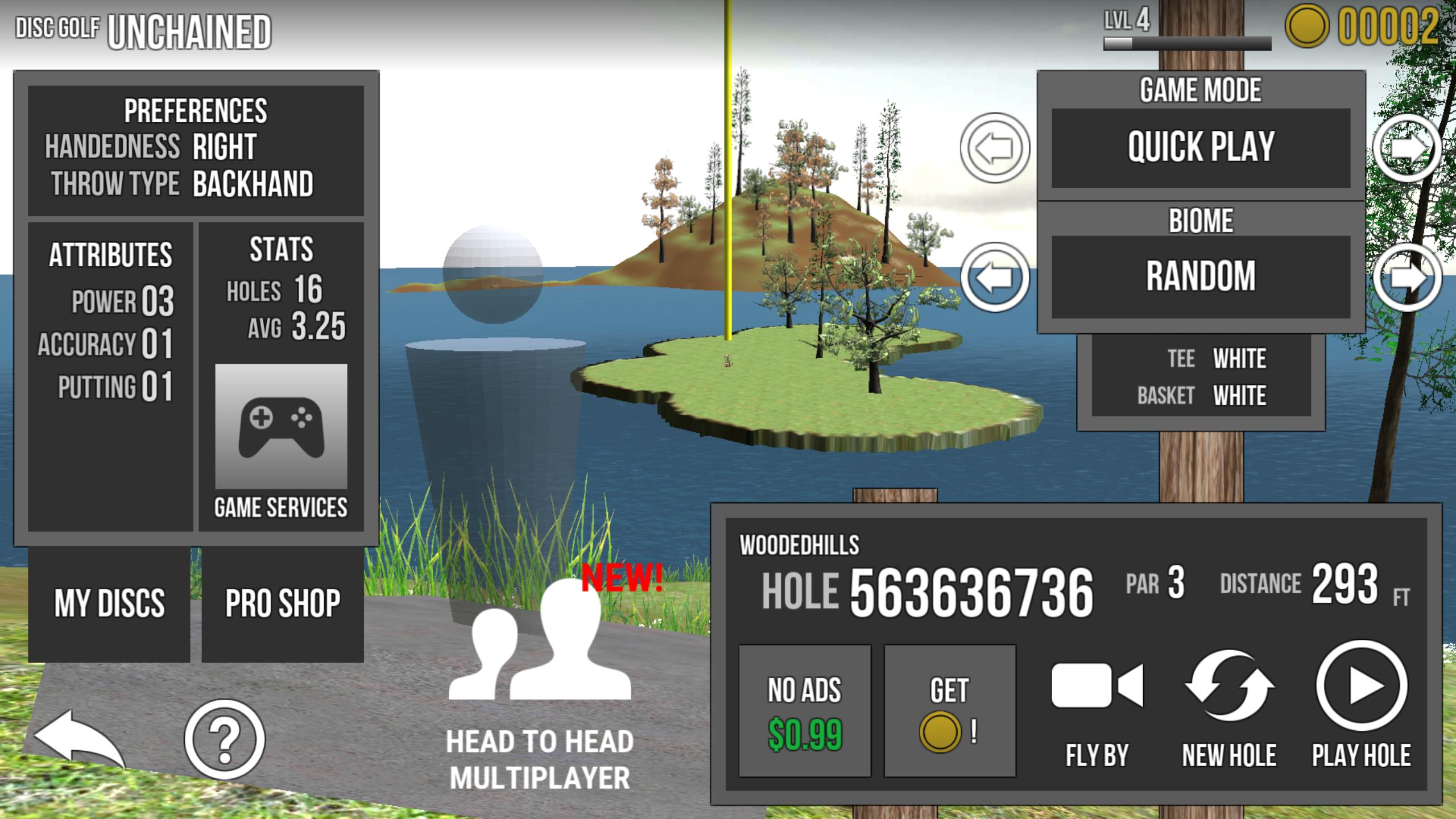The image size is (1456, 819).
Task: Change the Tee color setting
Action: pyautogui.click(x=1239, y=359)
